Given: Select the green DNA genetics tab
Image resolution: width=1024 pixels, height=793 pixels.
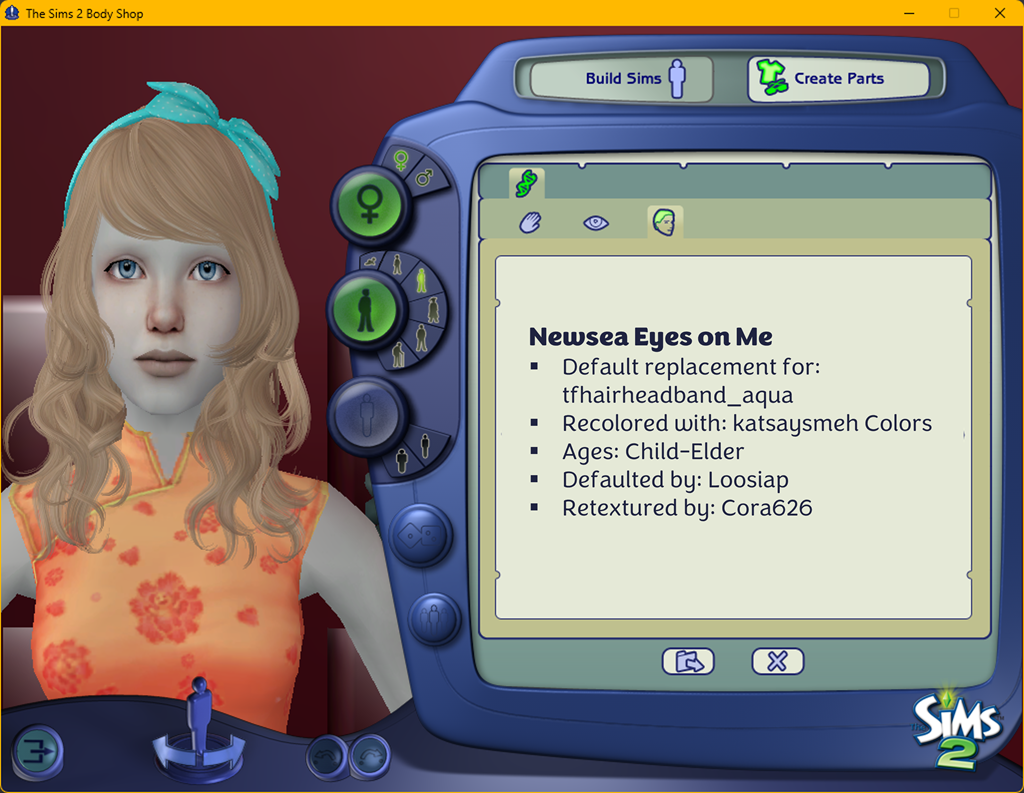Looking at the screenshot, I should [526, 183].
